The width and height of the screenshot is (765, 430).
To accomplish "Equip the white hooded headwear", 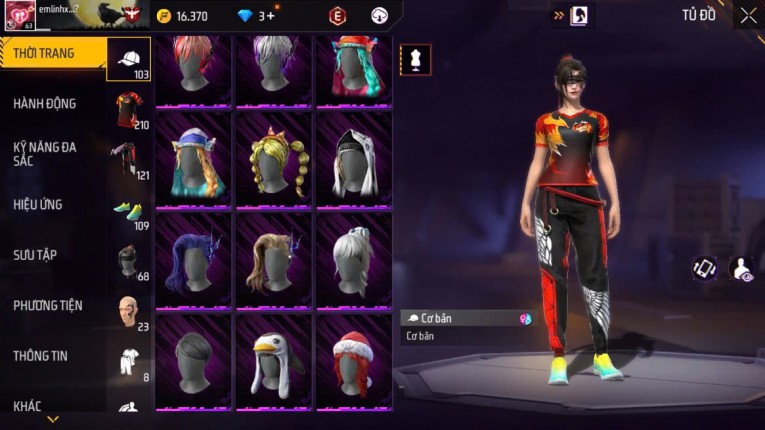I will (354, 160).
